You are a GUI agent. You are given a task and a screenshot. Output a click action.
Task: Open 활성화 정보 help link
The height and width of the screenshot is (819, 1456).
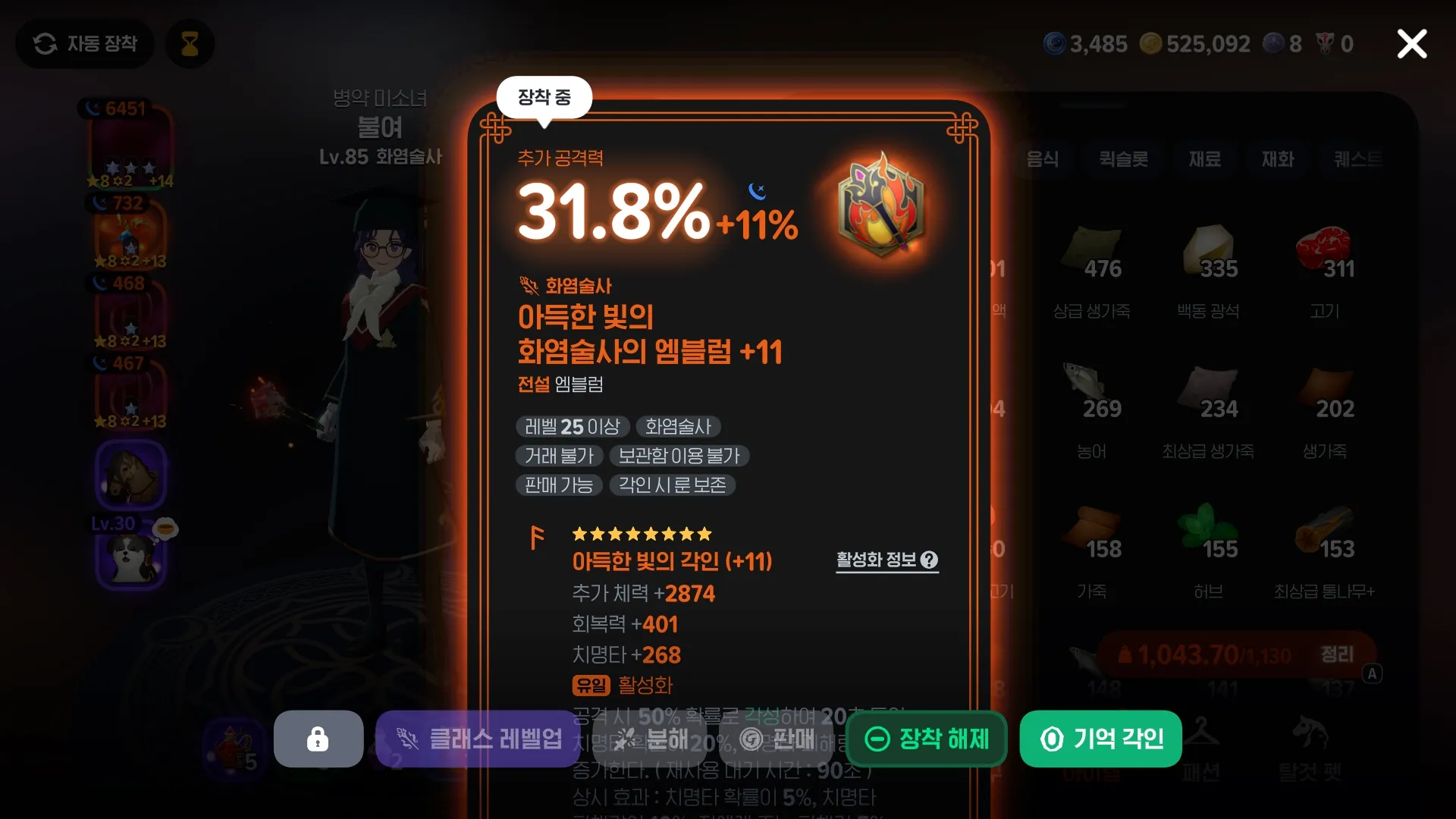click(x=886, y=561)
